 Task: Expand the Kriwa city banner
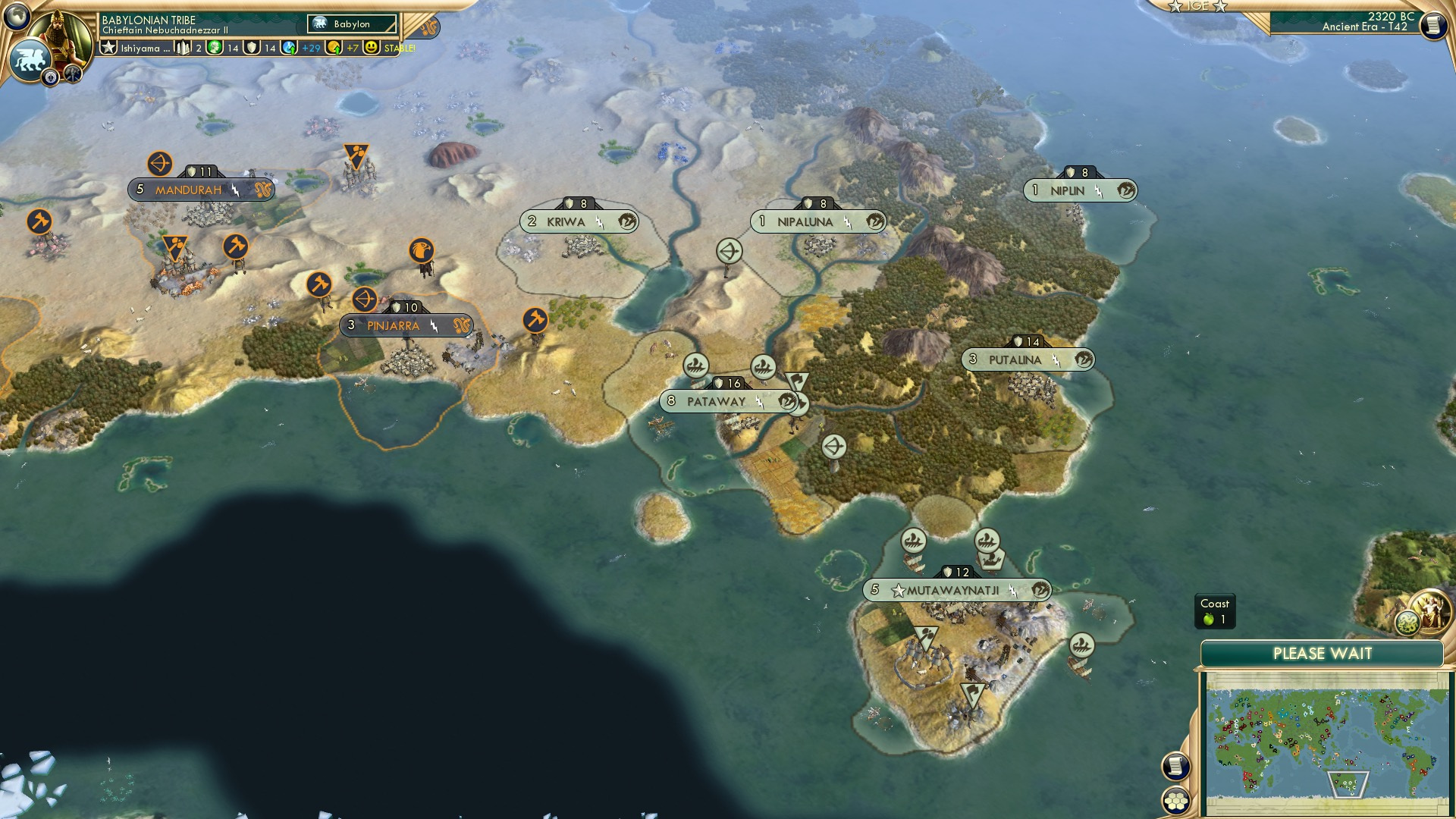(x=565, y=220)
